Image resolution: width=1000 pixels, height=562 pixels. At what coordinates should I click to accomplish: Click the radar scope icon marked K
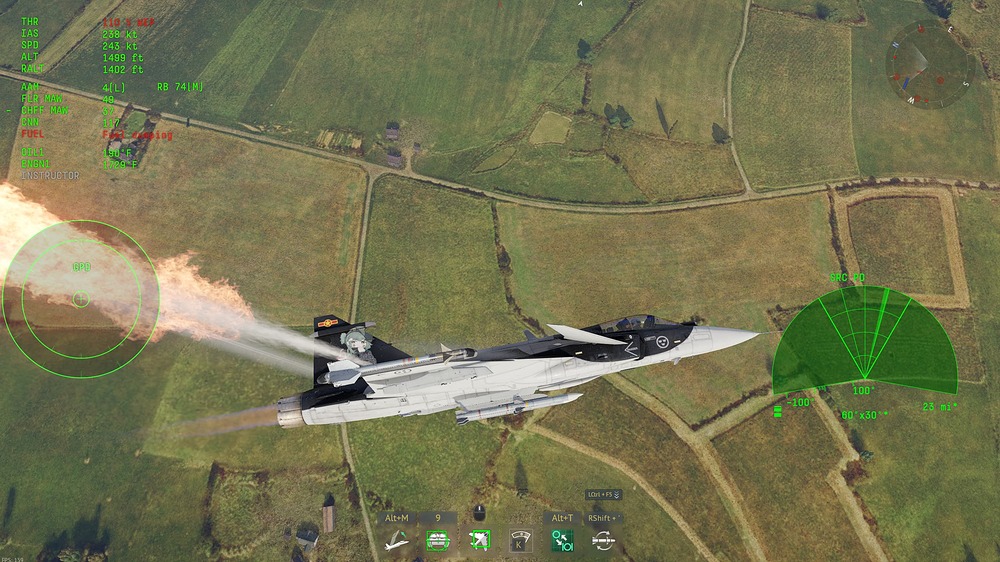[x=520, y=541]
